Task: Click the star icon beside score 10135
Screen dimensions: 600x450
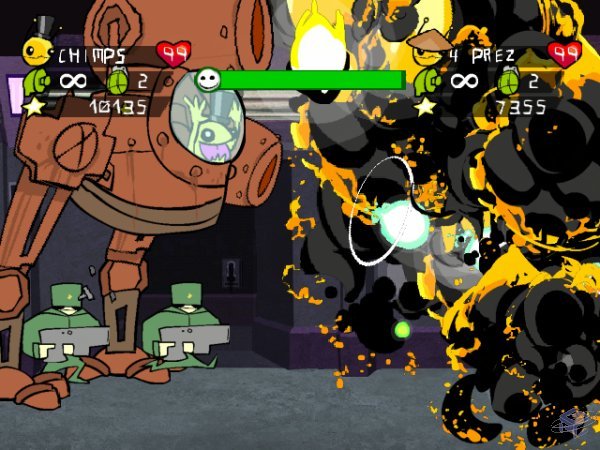Action: (33, 105)
